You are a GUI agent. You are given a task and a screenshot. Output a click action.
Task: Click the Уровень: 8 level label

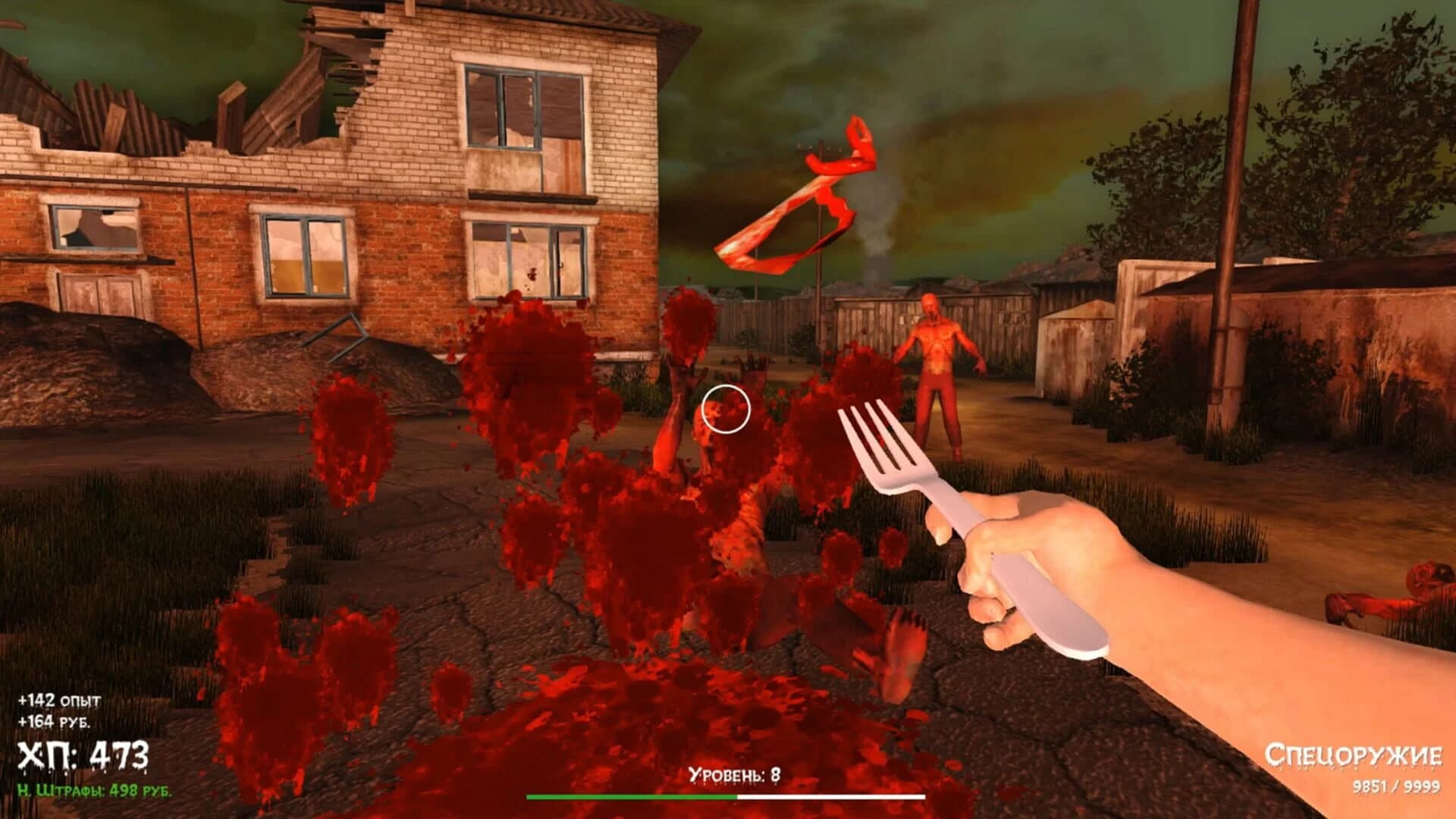[733, 773]
